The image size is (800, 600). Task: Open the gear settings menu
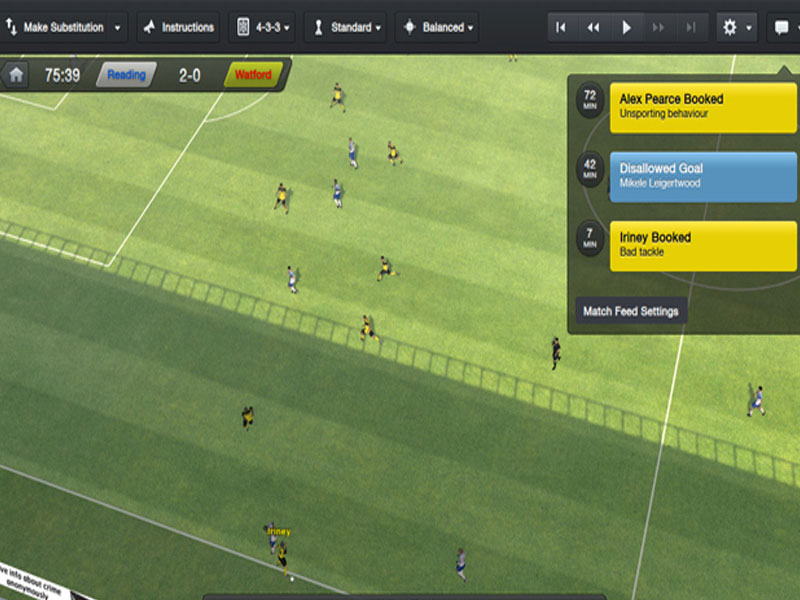tap(735, 27)
